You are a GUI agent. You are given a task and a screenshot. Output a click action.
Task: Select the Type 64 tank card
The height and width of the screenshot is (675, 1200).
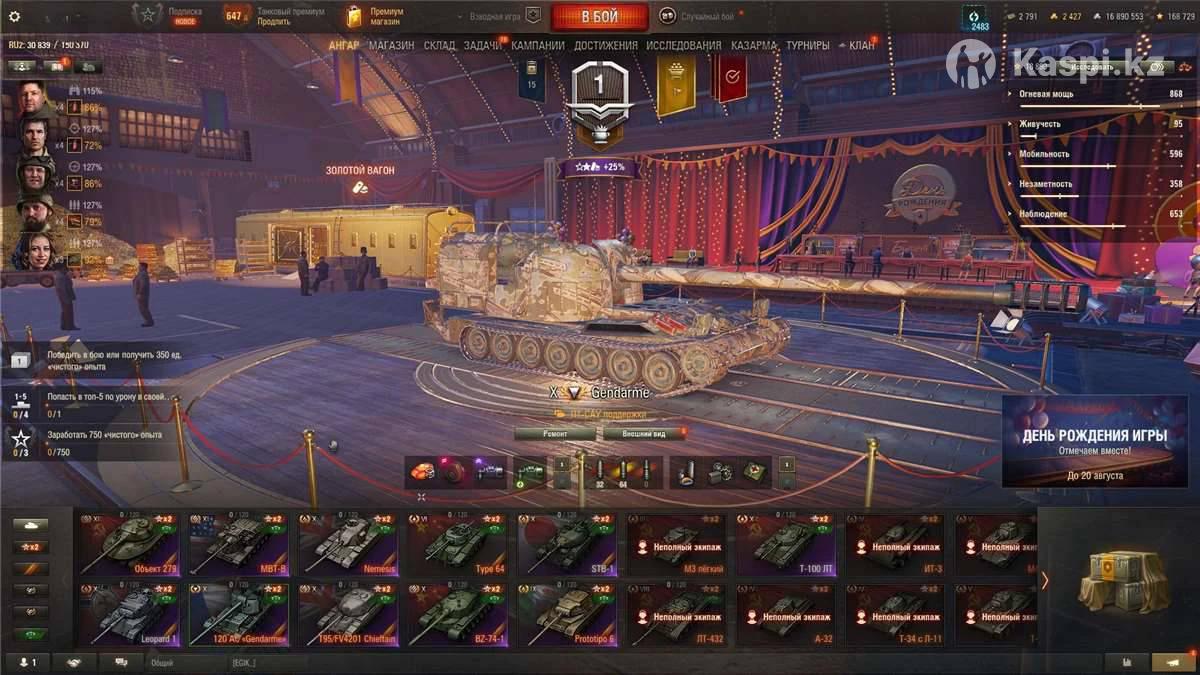[457, 545]
